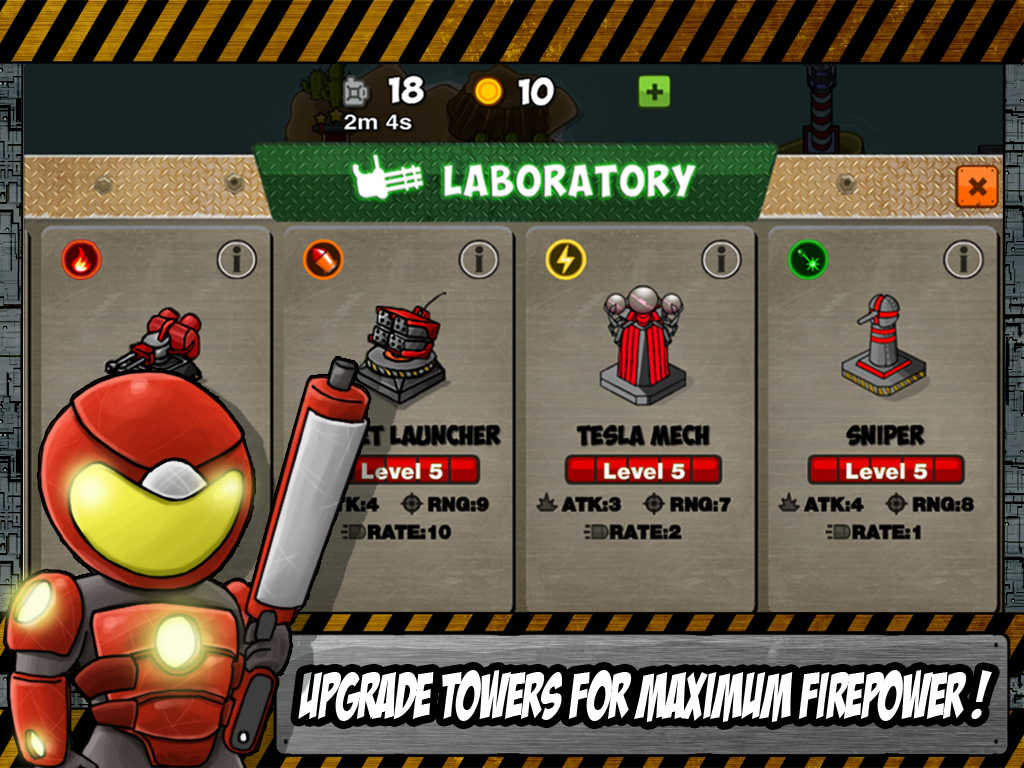Open info for the Rocket Launcher tower

(x=479, y=260)
